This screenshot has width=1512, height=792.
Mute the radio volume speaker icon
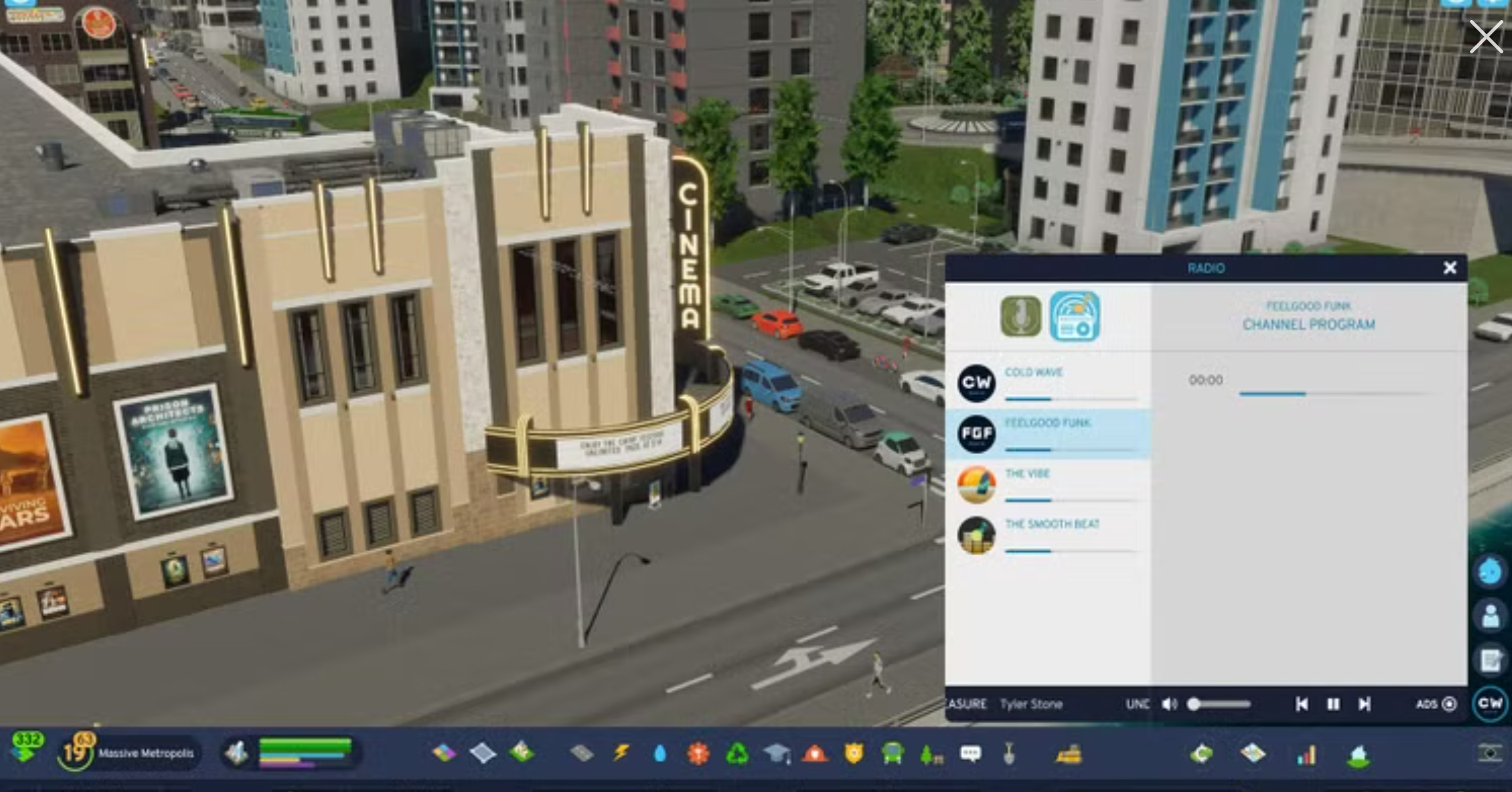click(1170, 704)
